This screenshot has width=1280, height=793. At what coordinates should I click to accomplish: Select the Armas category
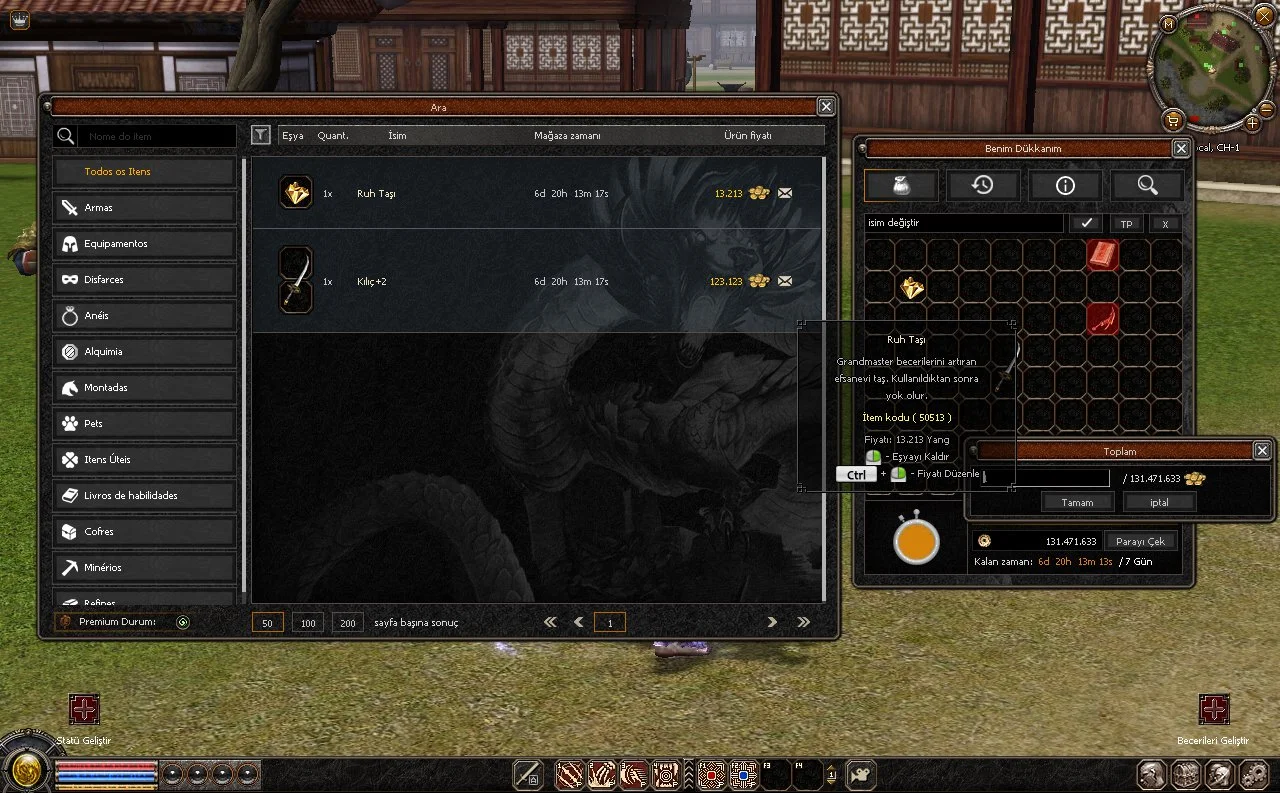click(146, 208)
